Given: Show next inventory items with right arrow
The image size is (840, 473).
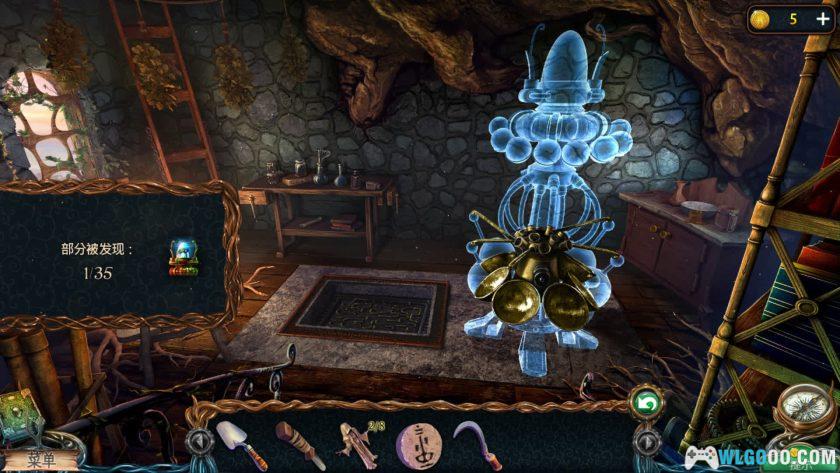Looking at the screenshot, I should 647,440.
